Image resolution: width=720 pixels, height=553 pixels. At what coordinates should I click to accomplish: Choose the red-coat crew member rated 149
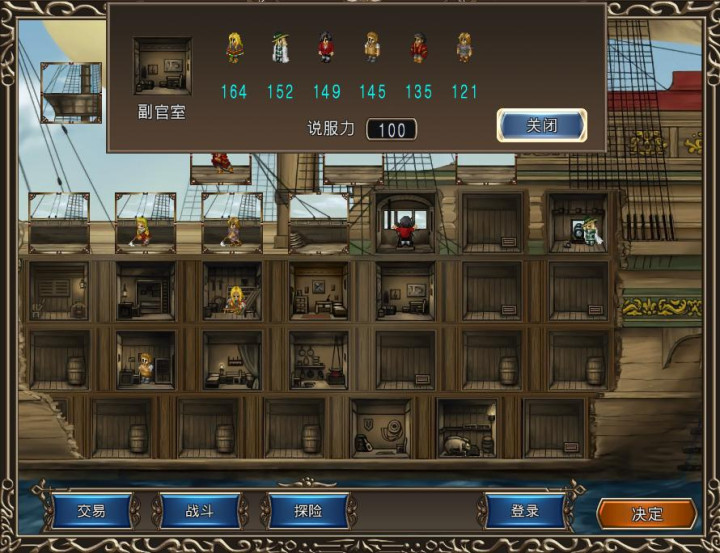tap(326, 49)
